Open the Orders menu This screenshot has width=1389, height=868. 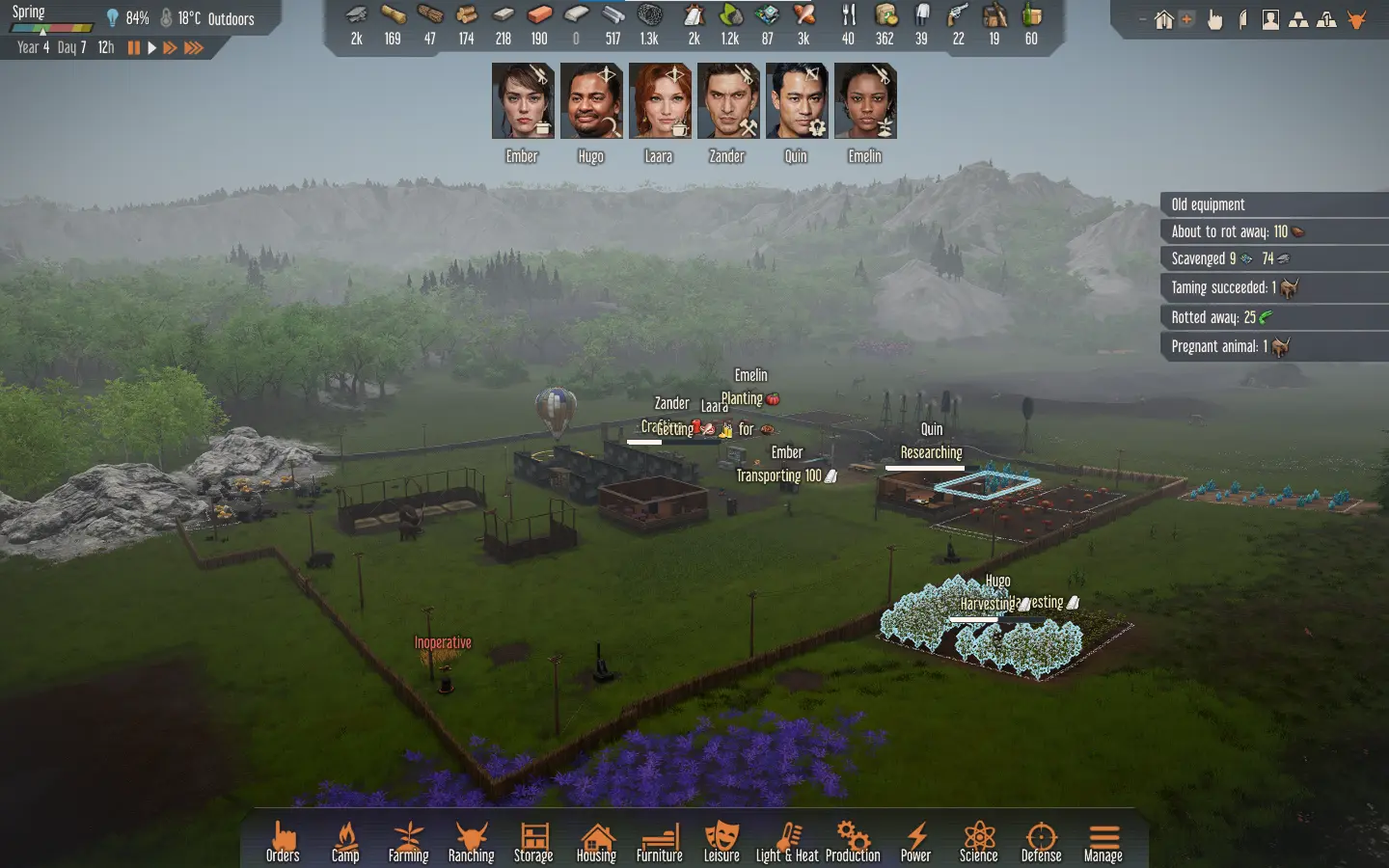point(283,840)
